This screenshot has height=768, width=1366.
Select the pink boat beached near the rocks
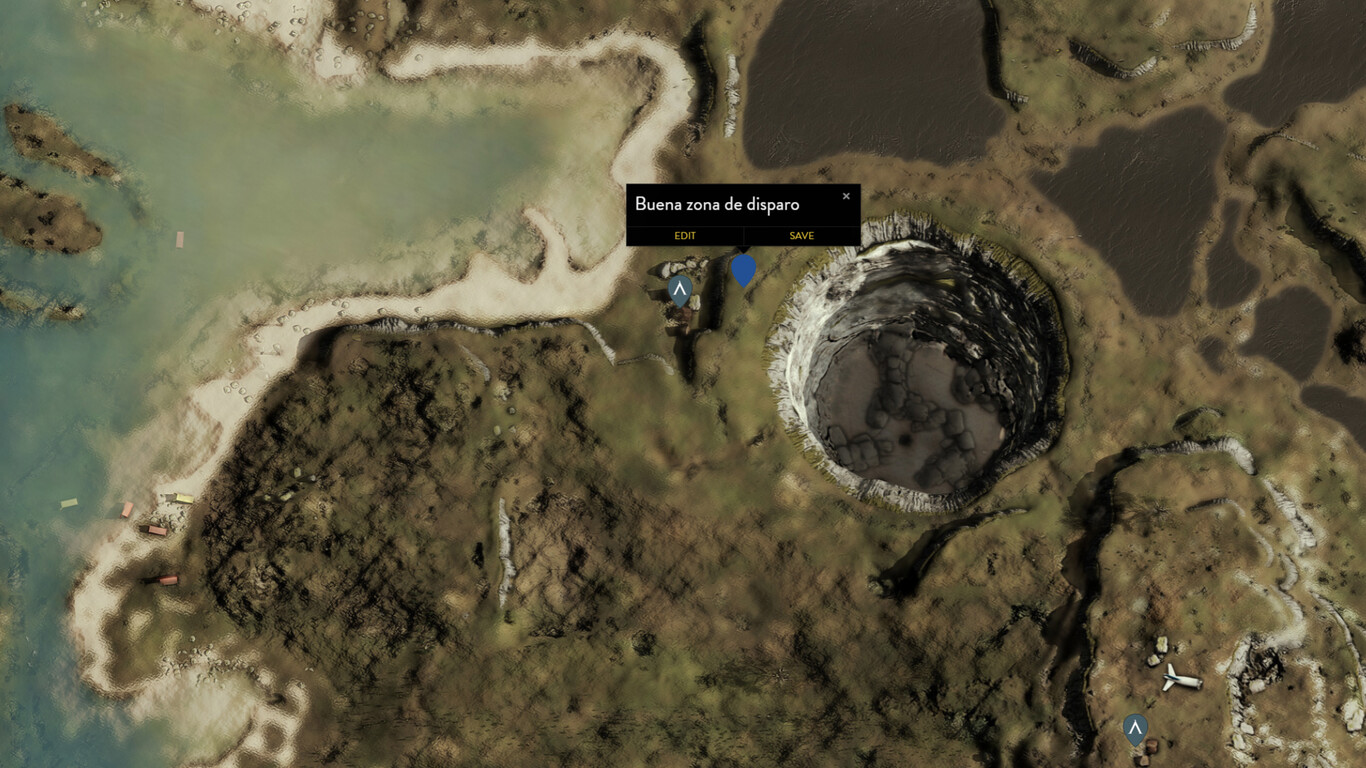pyautogui.click(x=157, y=531)
